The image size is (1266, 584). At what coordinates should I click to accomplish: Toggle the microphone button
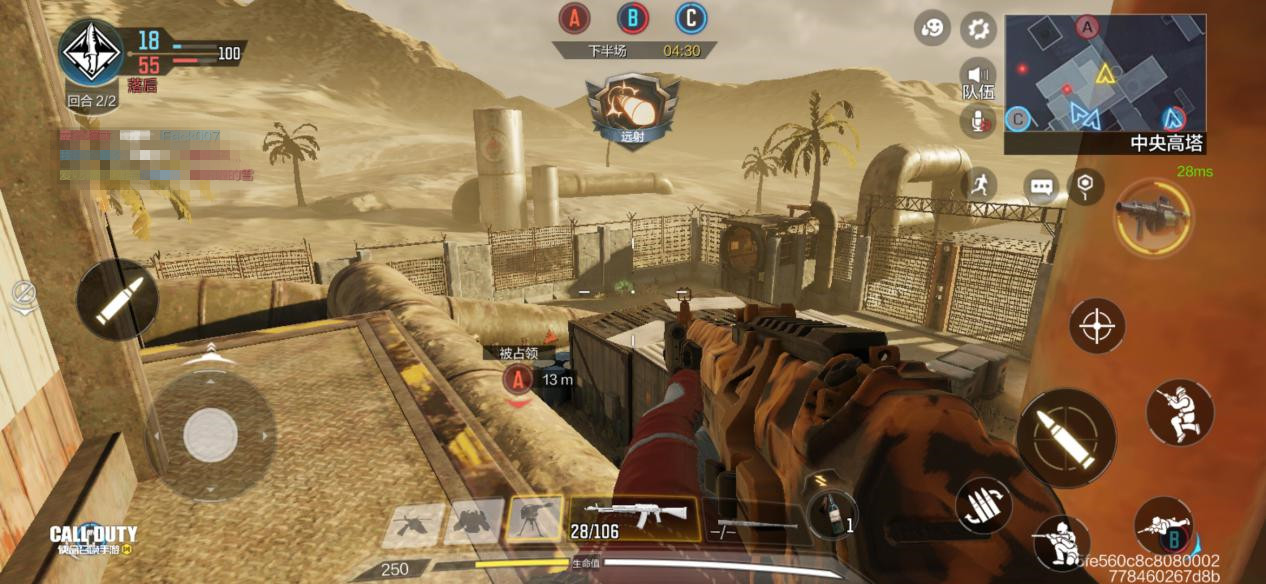click(978, 122)
